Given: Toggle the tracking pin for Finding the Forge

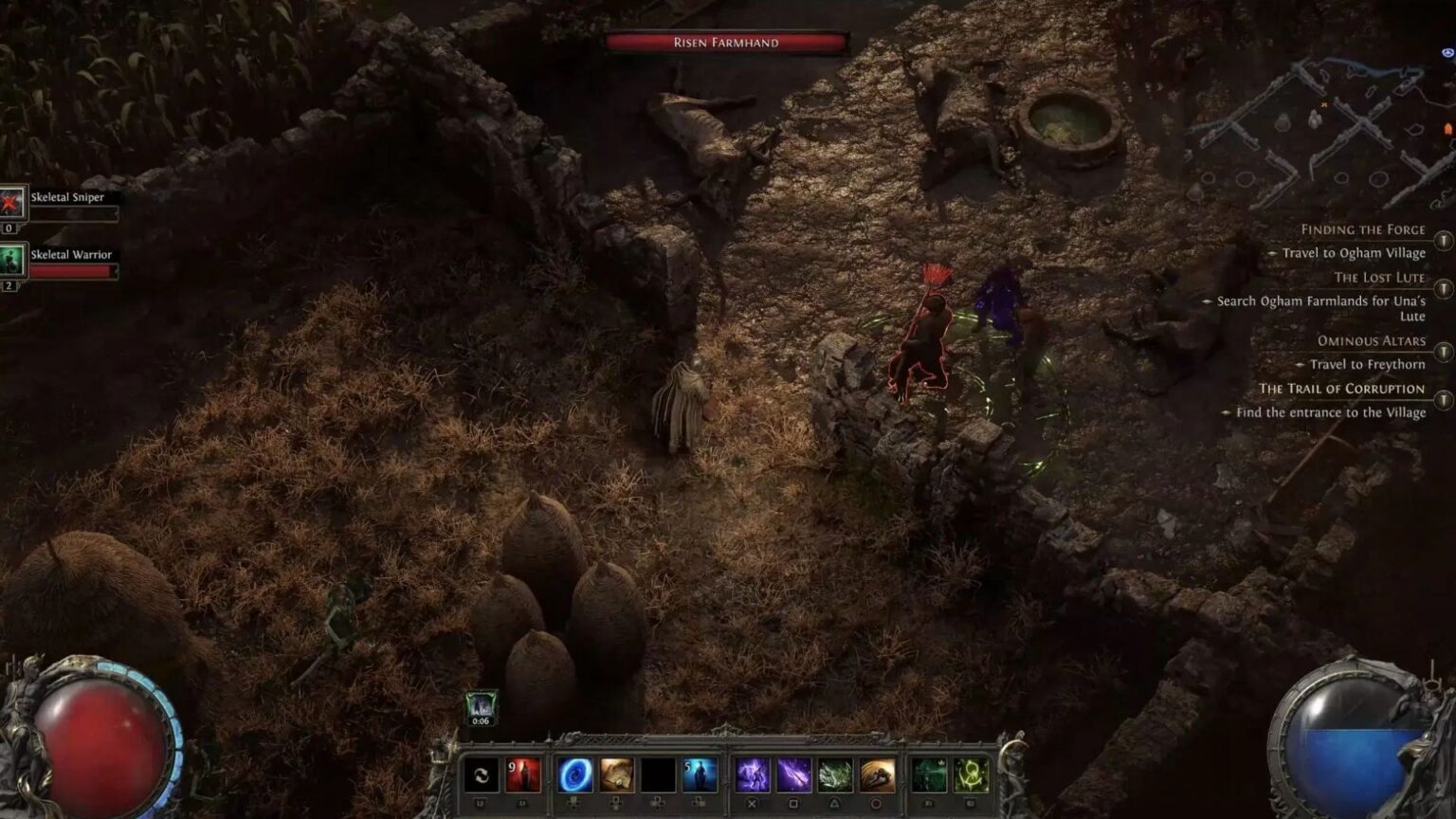Looking at the screenshot, I should 1443,240.
